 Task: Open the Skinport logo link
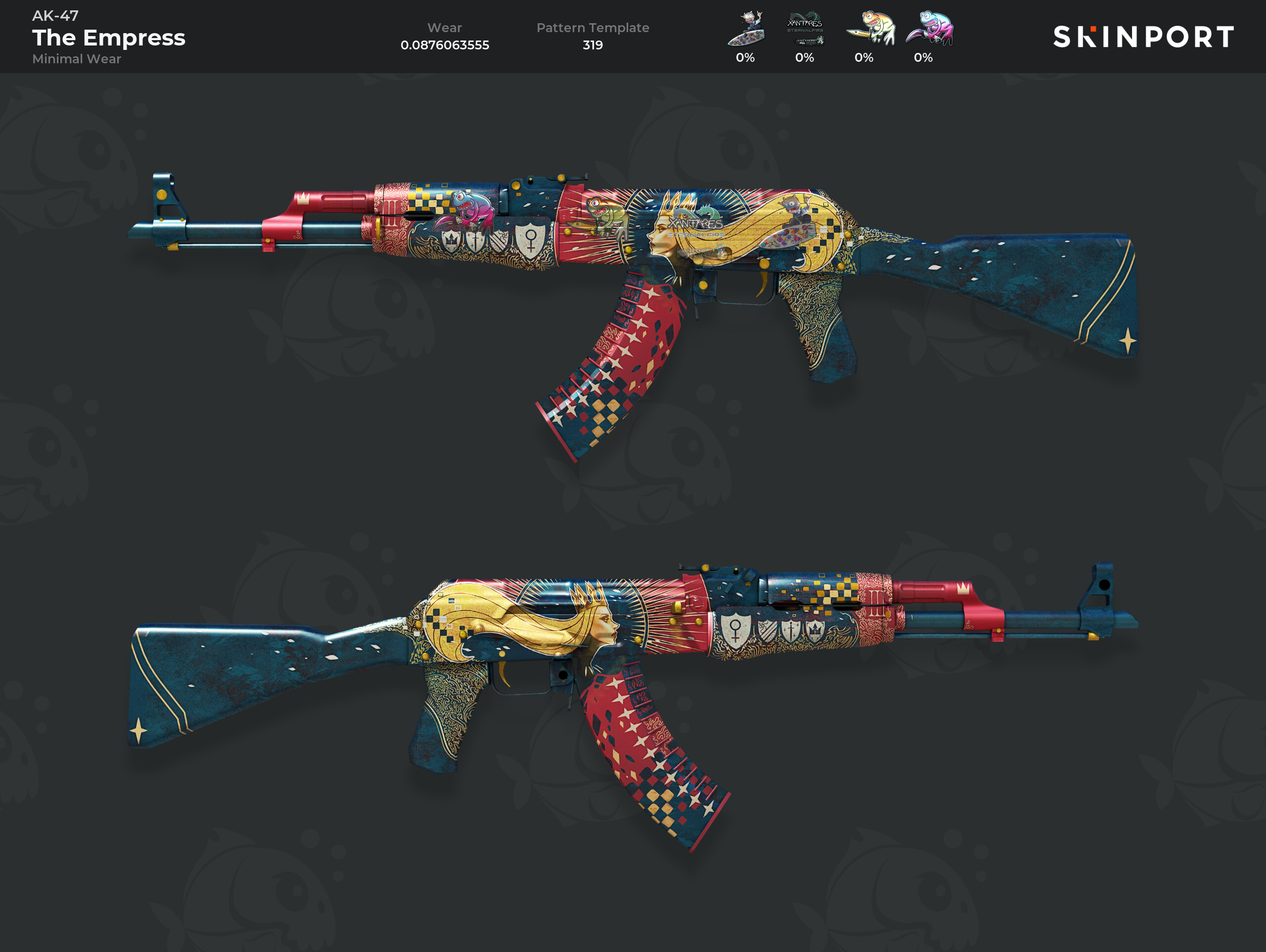[x=1143, y=37]
